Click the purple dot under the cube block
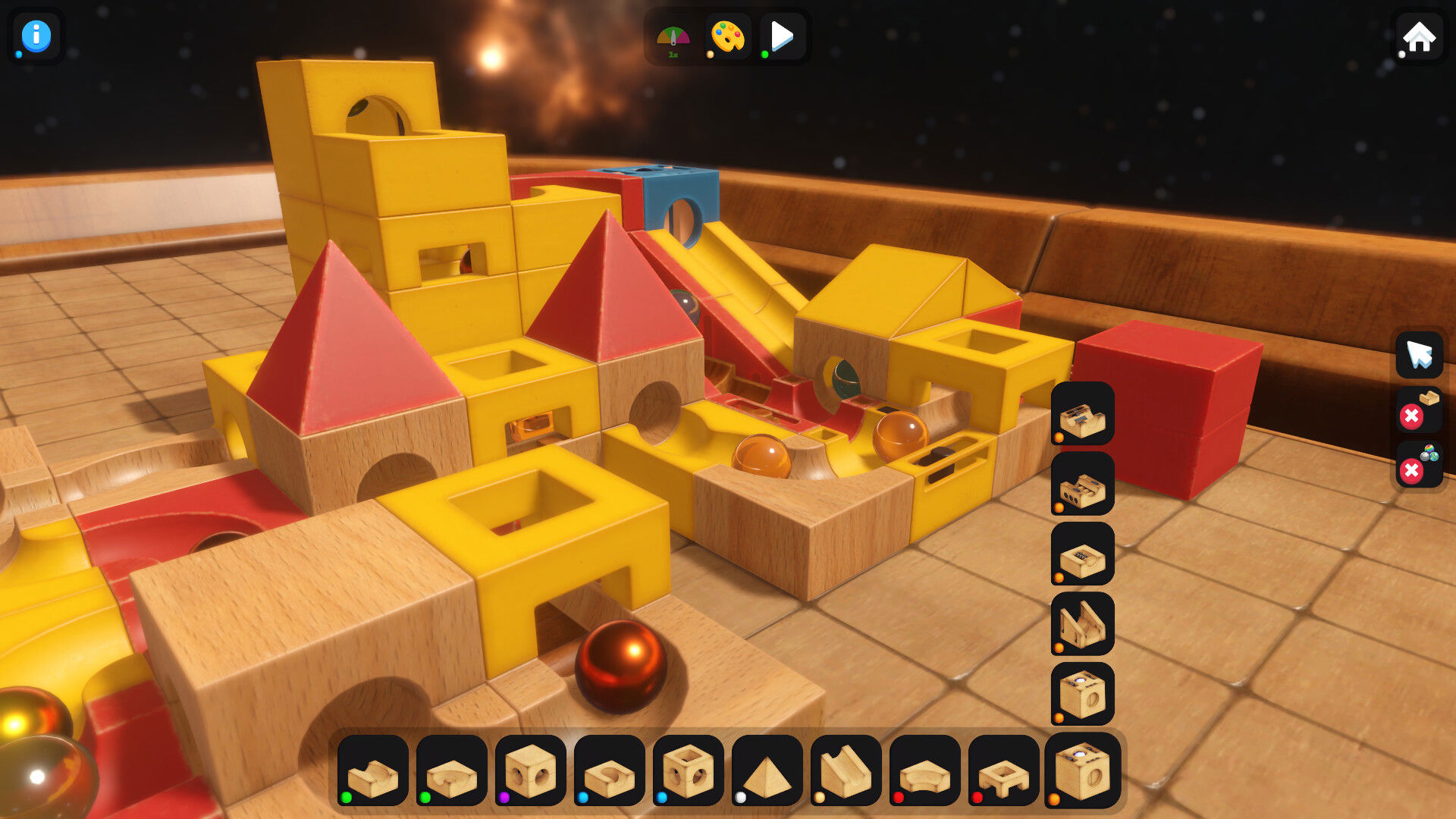This screenshot has height=819, width=1456. point(504,797)
